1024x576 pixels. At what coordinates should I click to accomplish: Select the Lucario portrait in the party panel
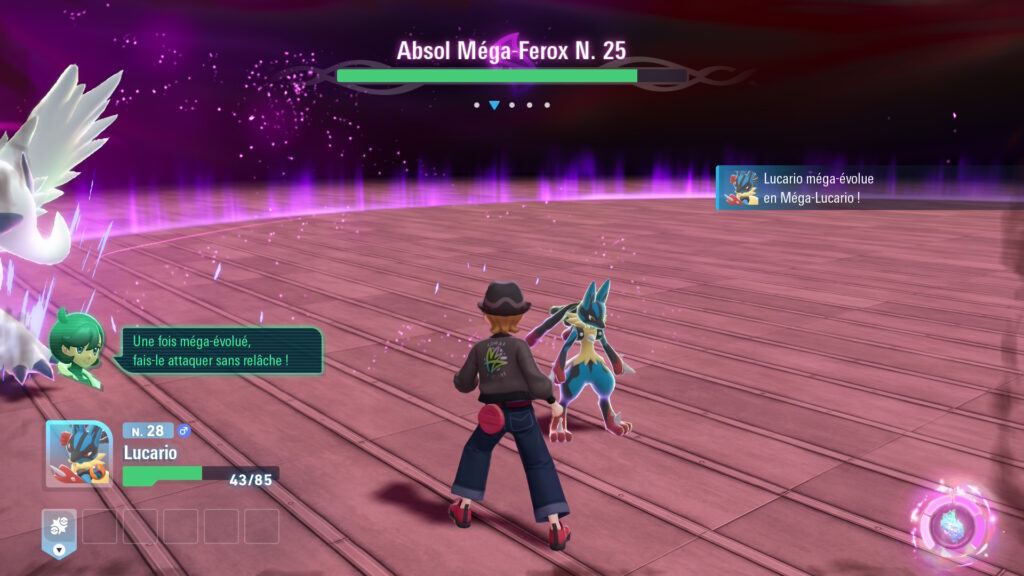[79, 453]
